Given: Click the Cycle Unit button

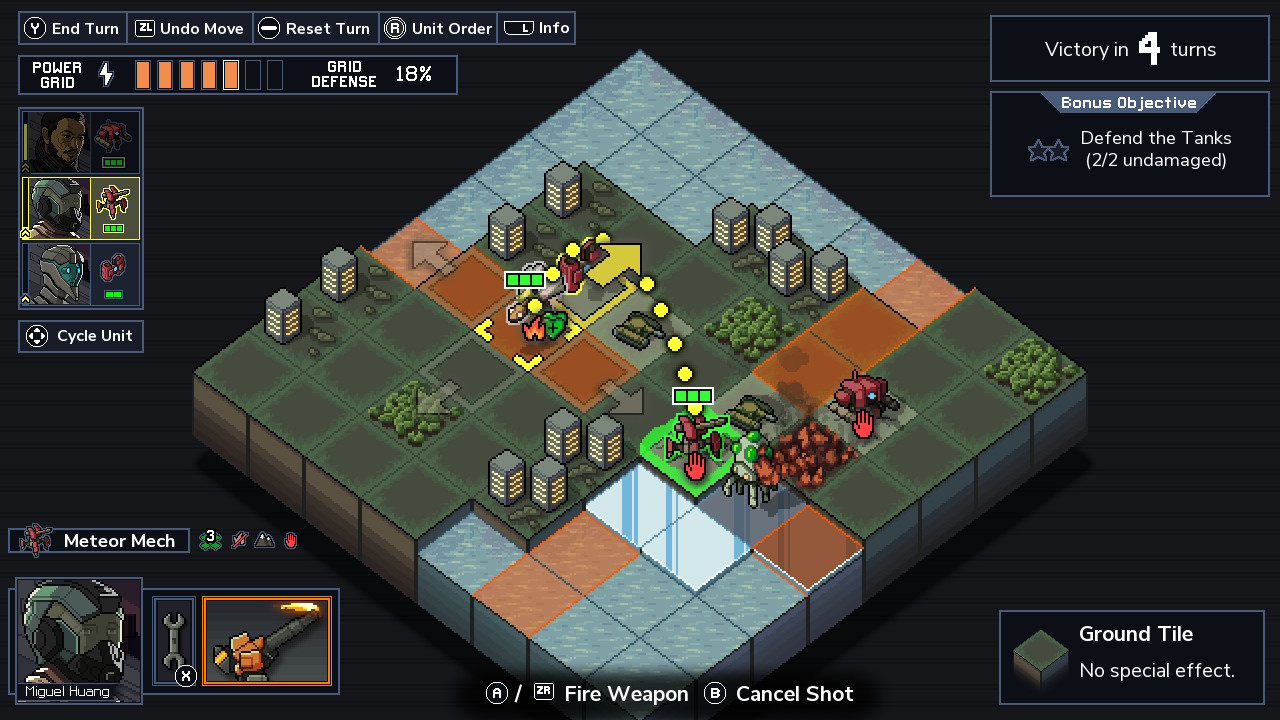Looking at the screenshot, I should point(81,336).
